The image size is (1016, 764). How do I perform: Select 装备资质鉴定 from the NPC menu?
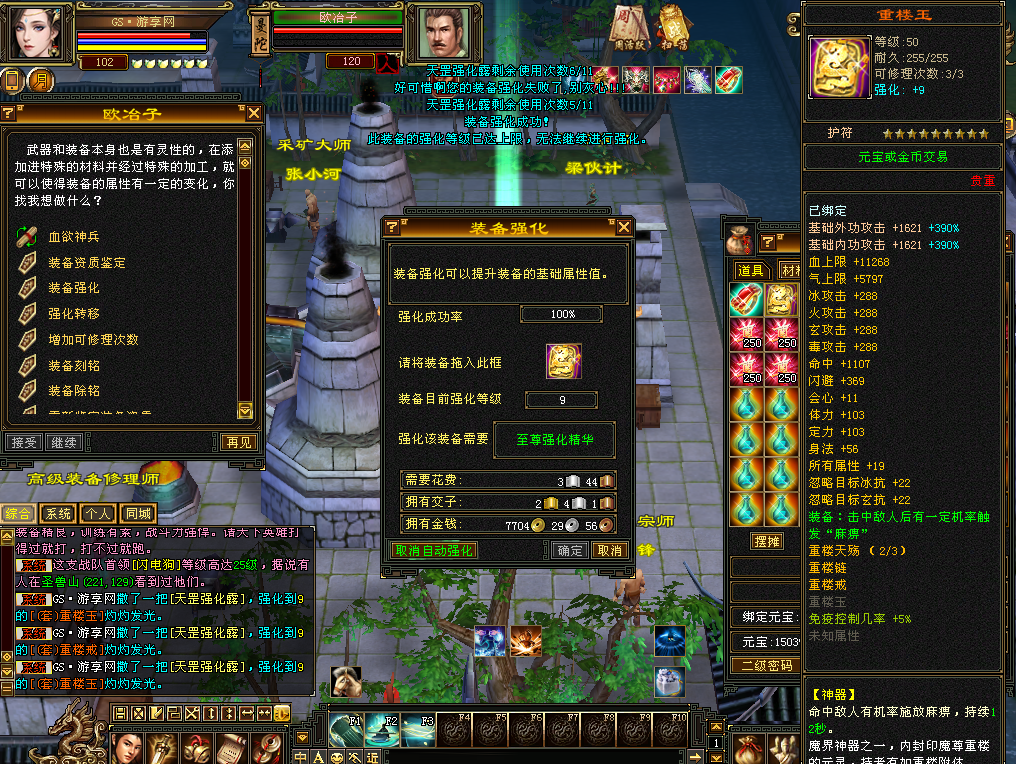87,263
